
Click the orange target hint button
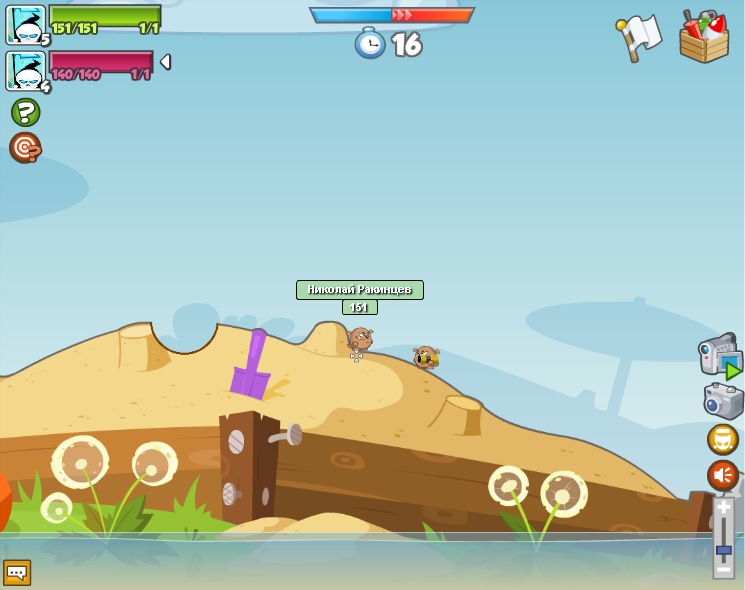tap(25, 148)
